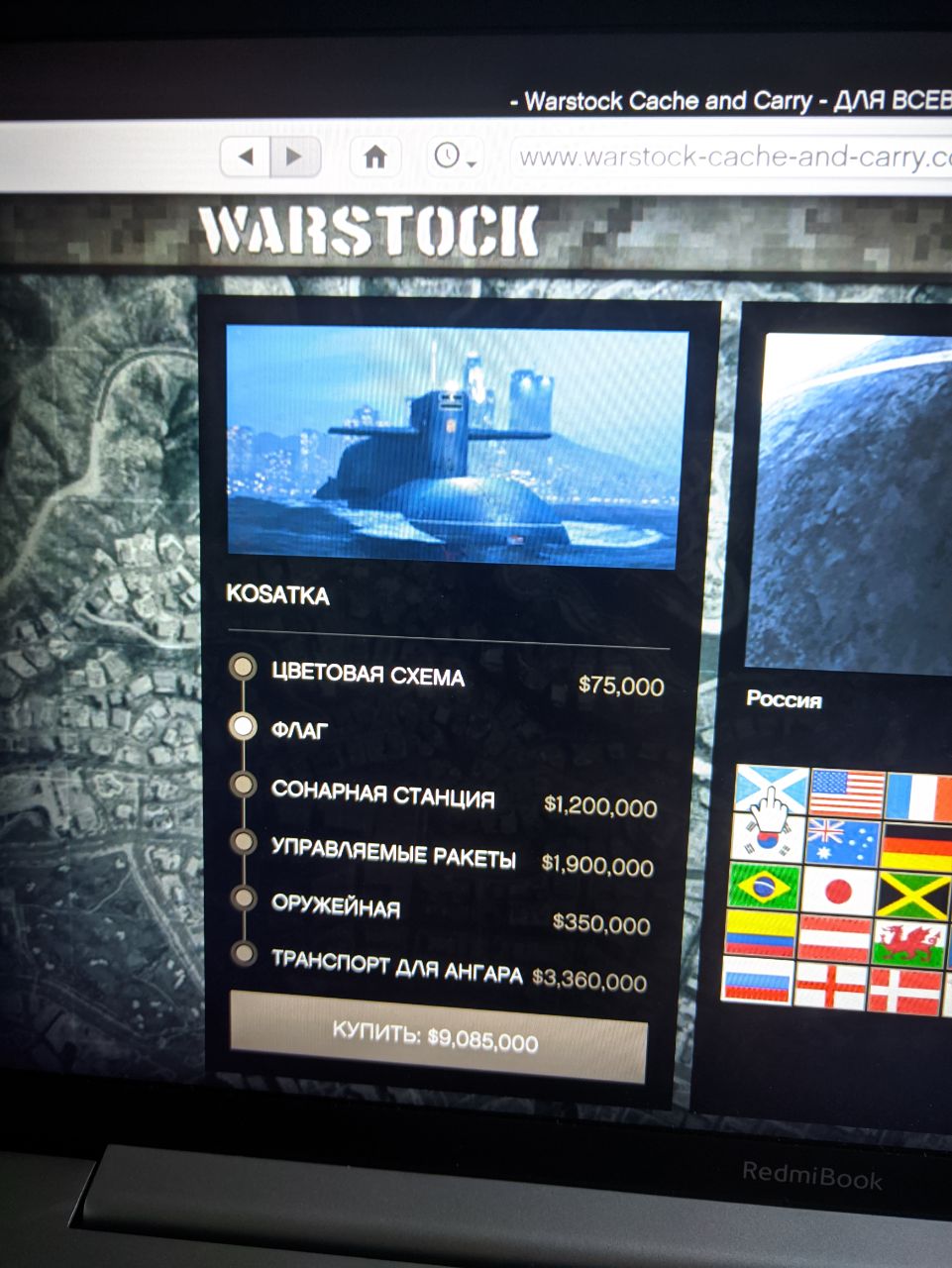The image size is (952, 1268).
Task: Choose the Флаг customization option
Action: click(299, 730)
